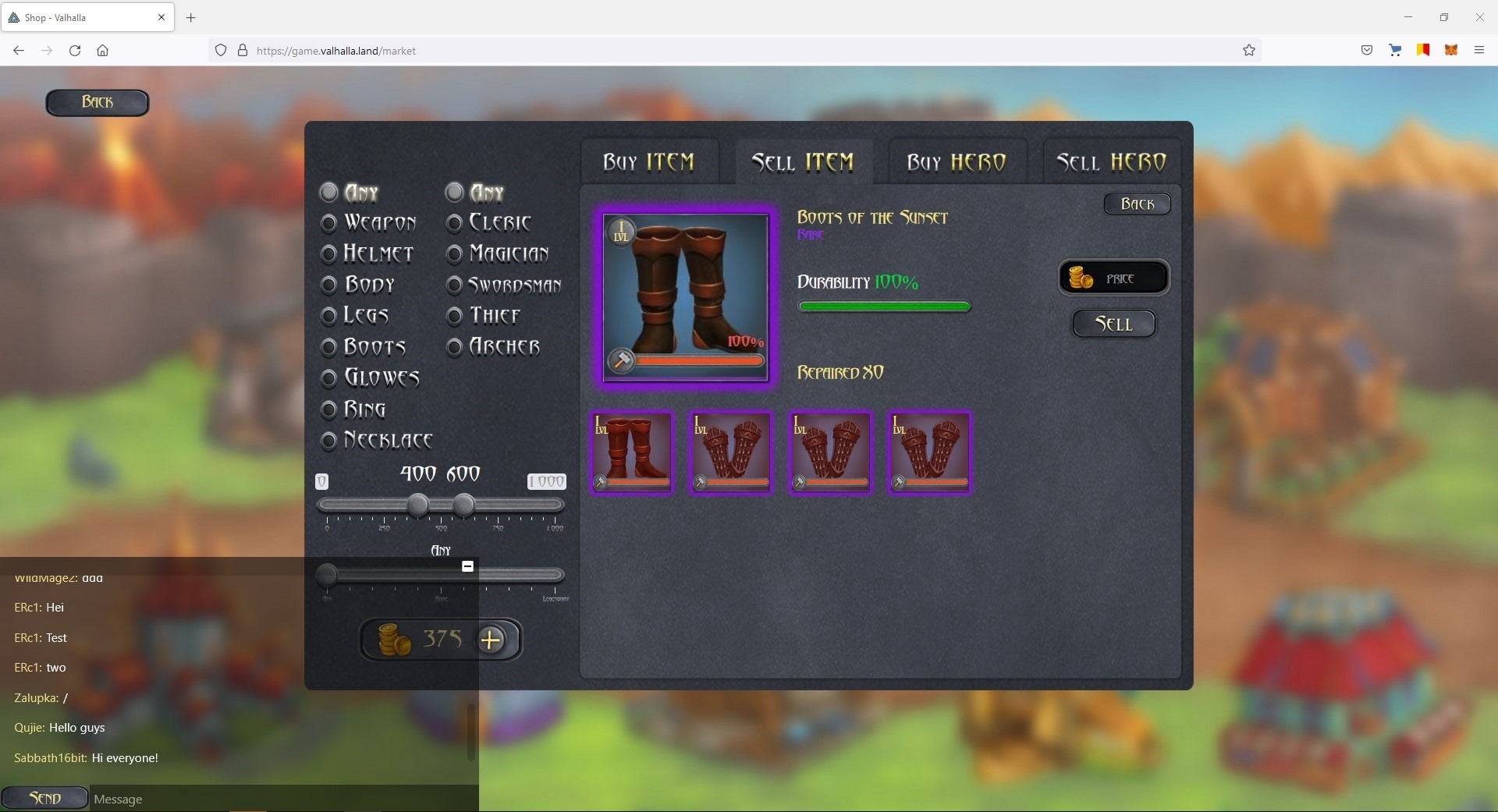The width and height of the screenshot is (1498, 812).
Task: Select the red boots thumbnail in inventory
Action: (x=631, y=452)
